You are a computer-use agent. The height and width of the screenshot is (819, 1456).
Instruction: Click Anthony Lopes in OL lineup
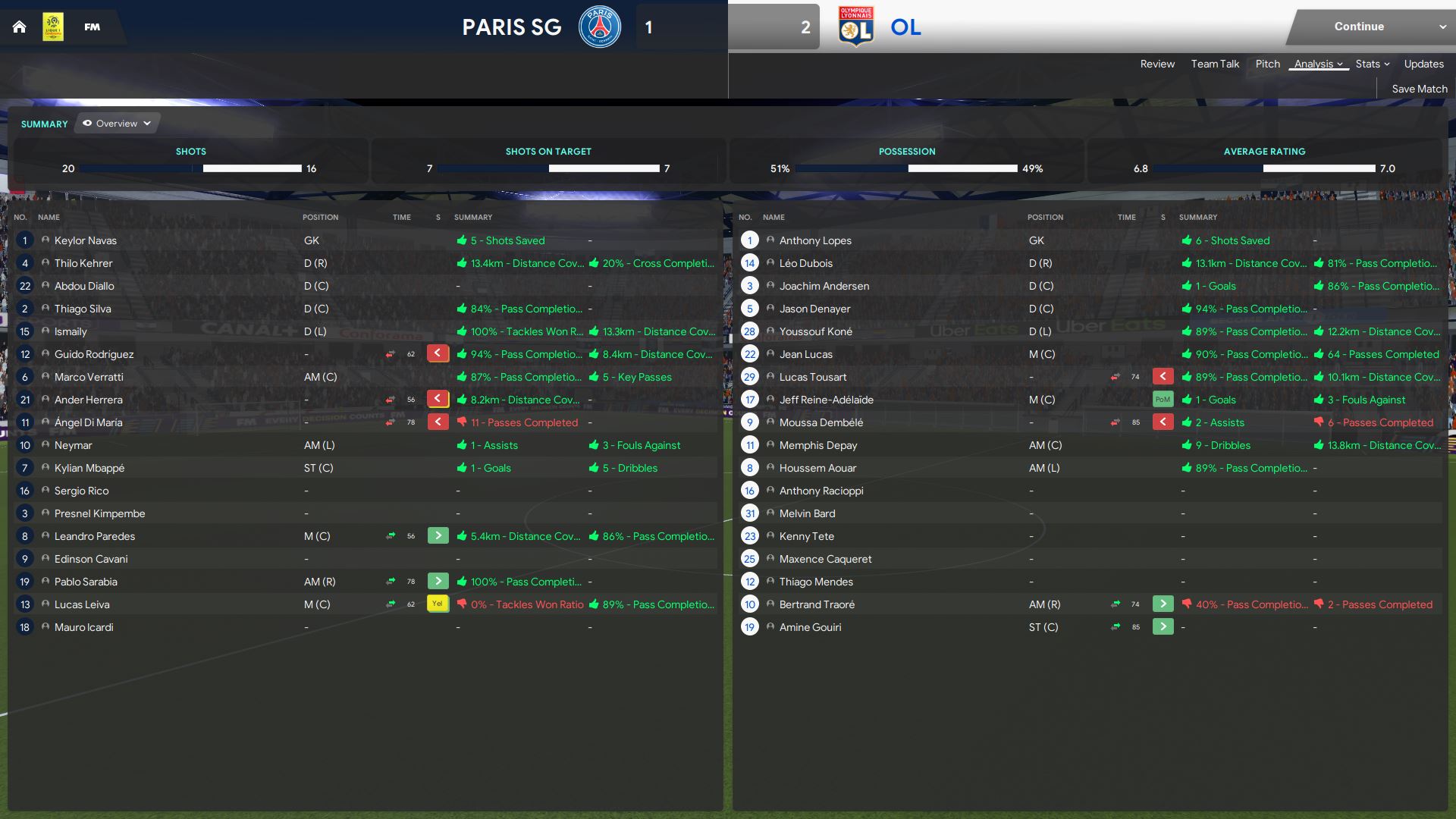click(814, 241)
